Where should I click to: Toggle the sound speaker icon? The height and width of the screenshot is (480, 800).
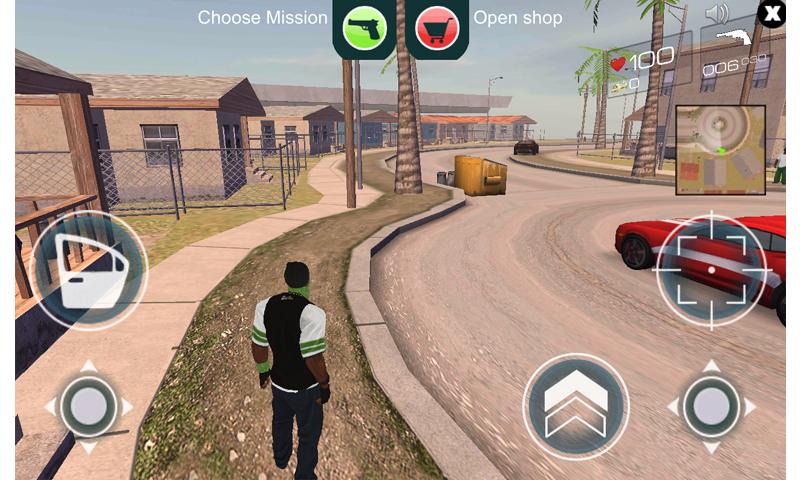click(716, 14)
